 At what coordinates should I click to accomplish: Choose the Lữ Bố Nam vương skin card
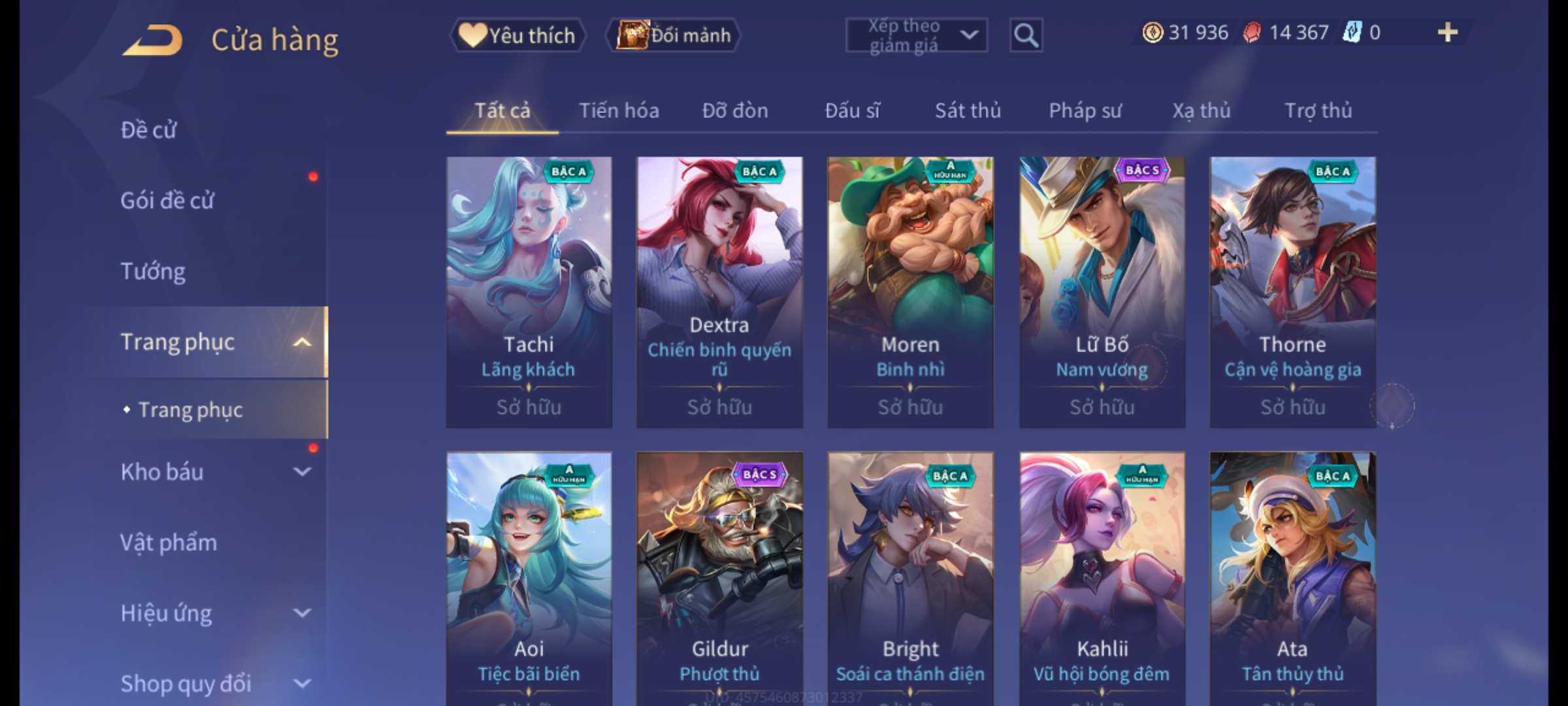[x=1102, y=292]
